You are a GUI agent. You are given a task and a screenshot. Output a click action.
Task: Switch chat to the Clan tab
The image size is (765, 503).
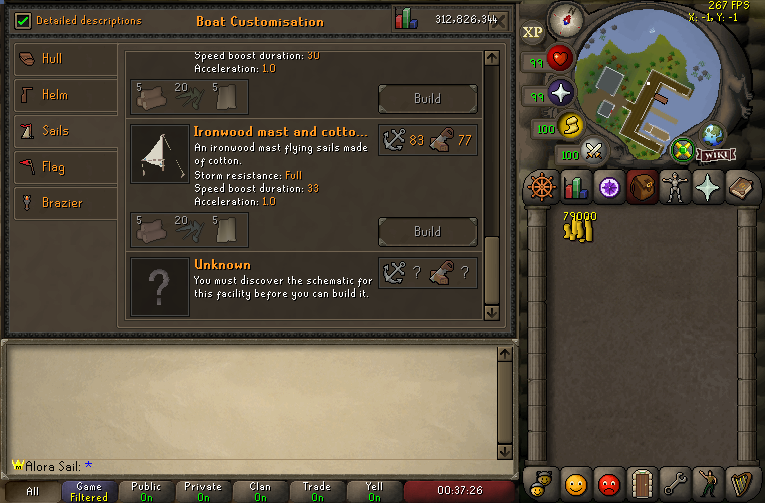pyautogui.click(x=260, y=491)
